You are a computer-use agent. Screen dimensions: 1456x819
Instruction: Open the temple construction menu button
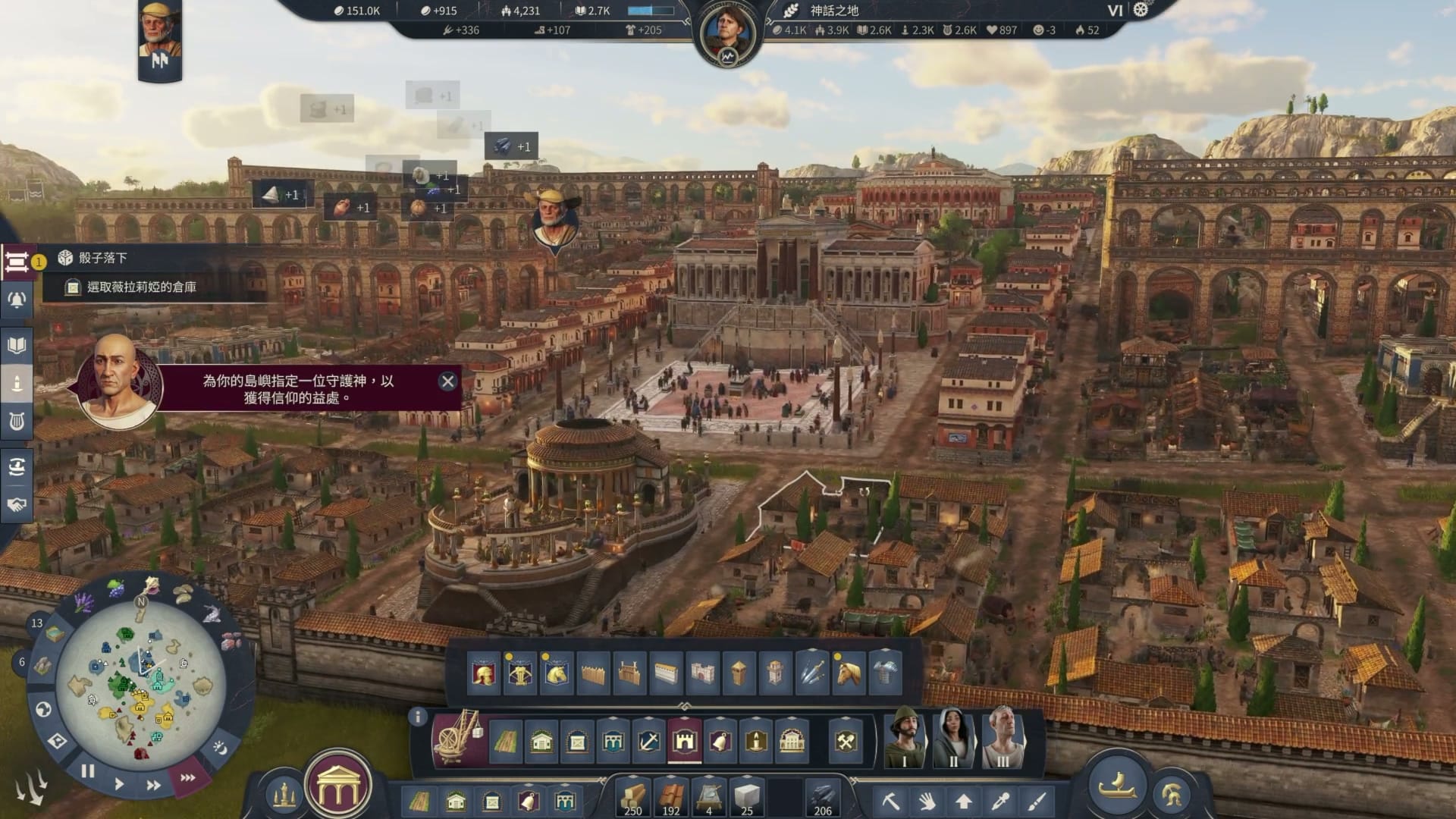pyautogui.click(x=337, y=787)
